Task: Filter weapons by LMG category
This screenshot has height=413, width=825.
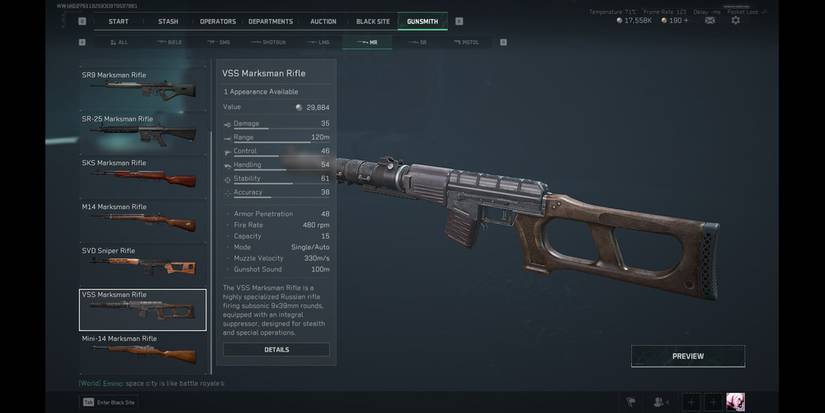Action: (x=320, y=42)
